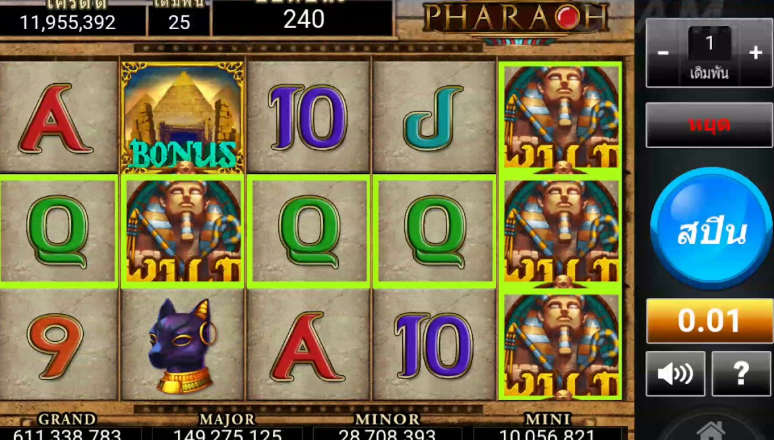Select the orange 0.01 coin value
Image resolution: width=774 pixels, height=440 pixels.
tap(709, 321)
